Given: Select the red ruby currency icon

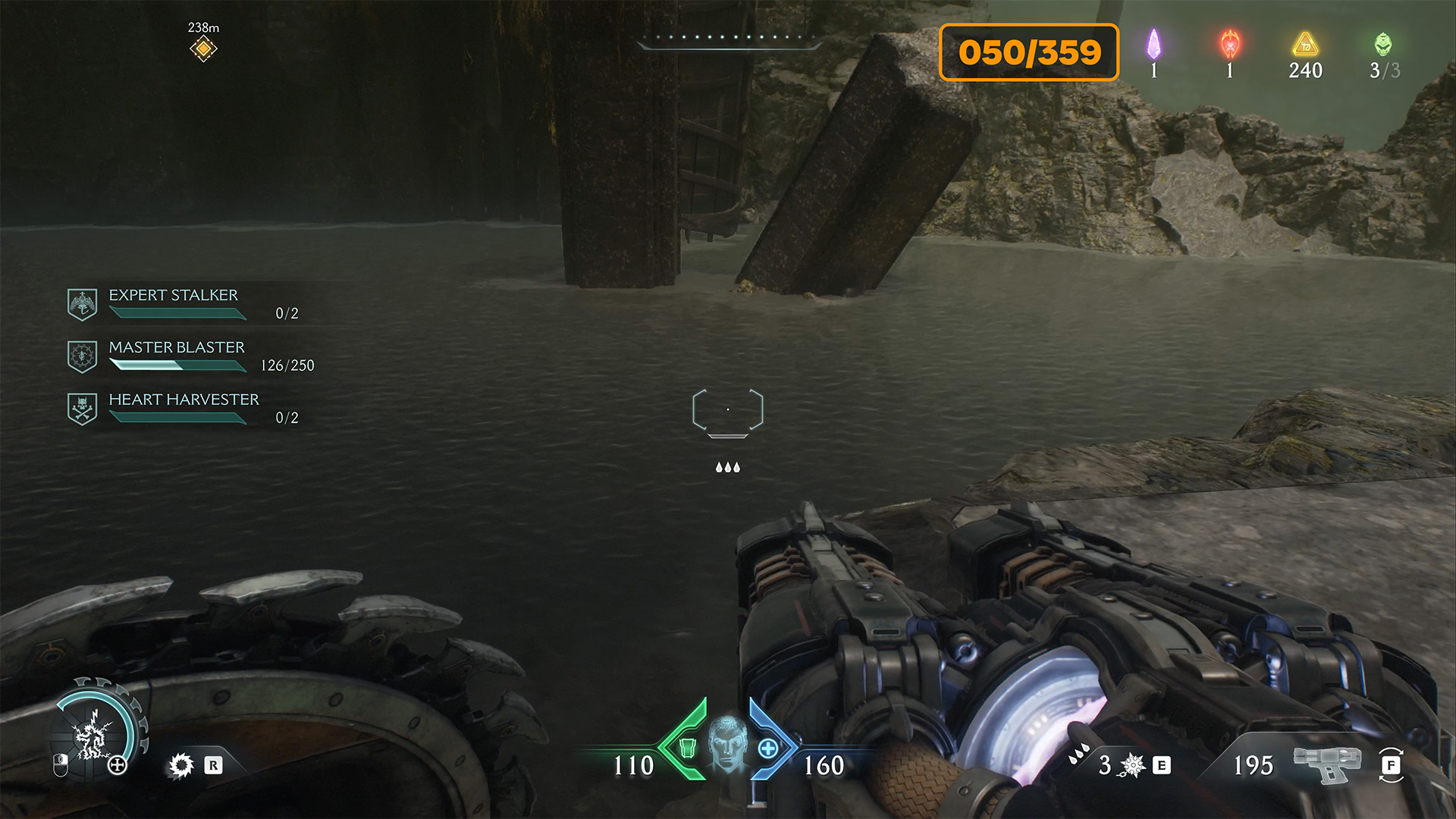Looking at the screenshot, I should point(1230,45).
